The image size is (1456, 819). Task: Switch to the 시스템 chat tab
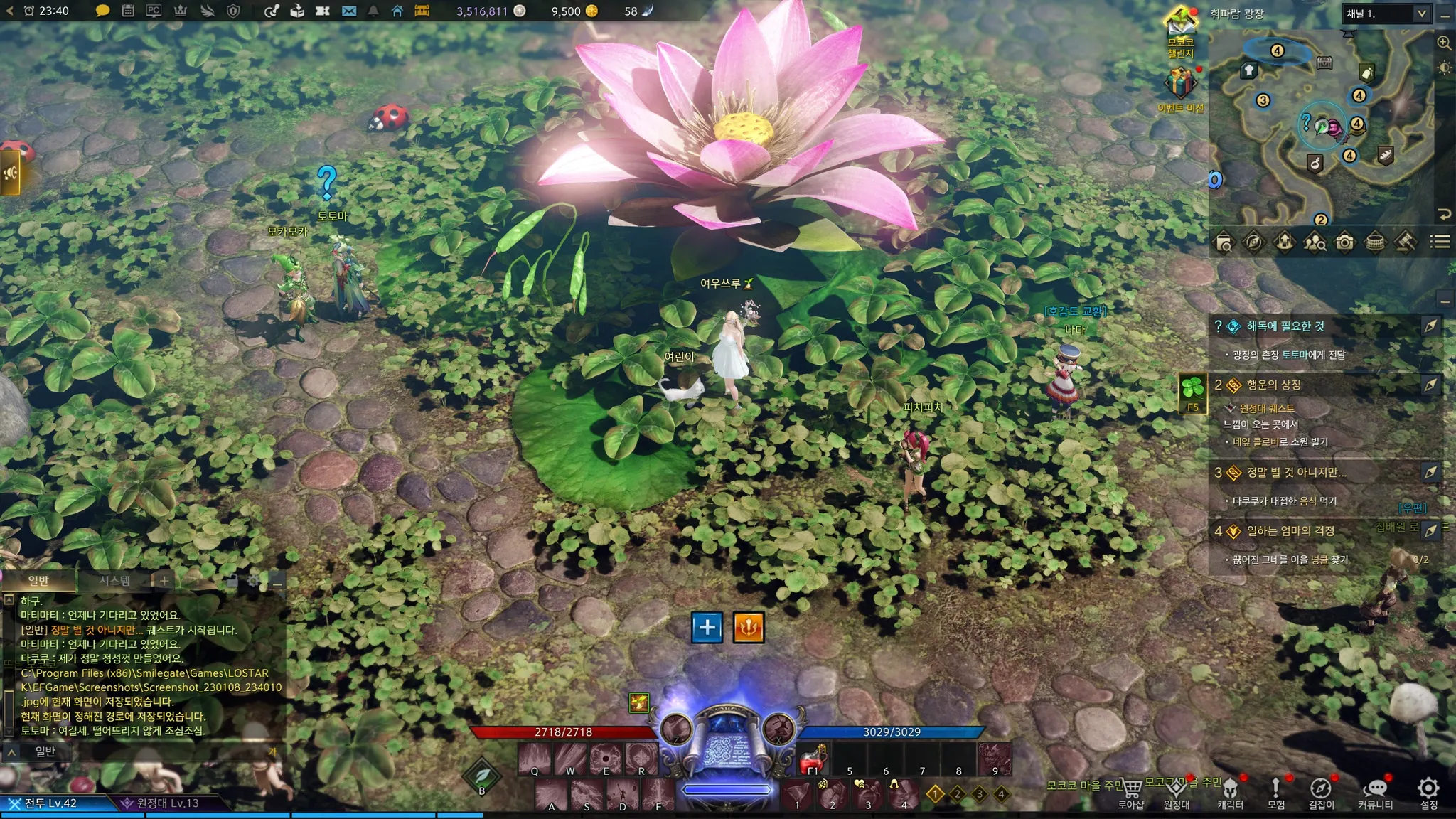pyautogui.click(x=114, y=581)
